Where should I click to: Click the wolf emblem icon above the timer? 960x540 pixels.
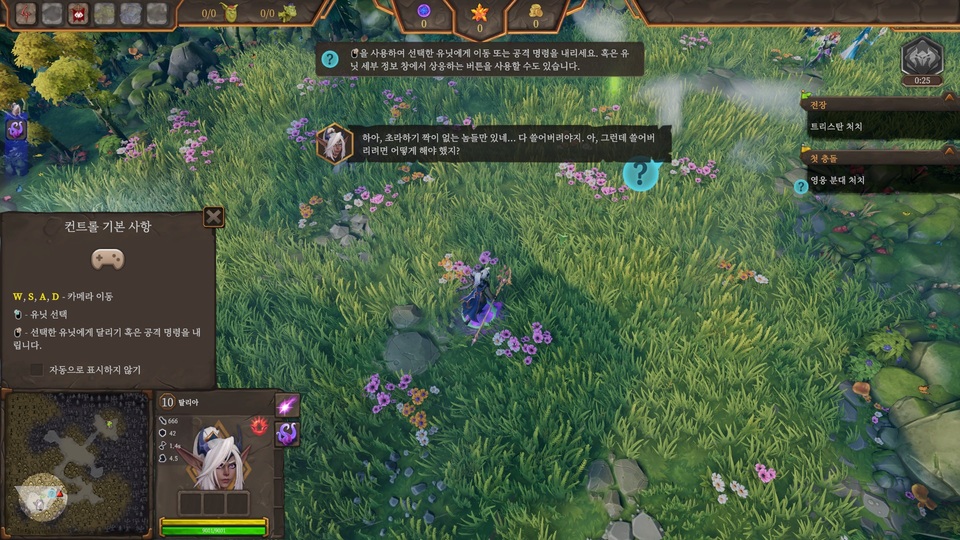pyautogui.click(x=921, y=56)
